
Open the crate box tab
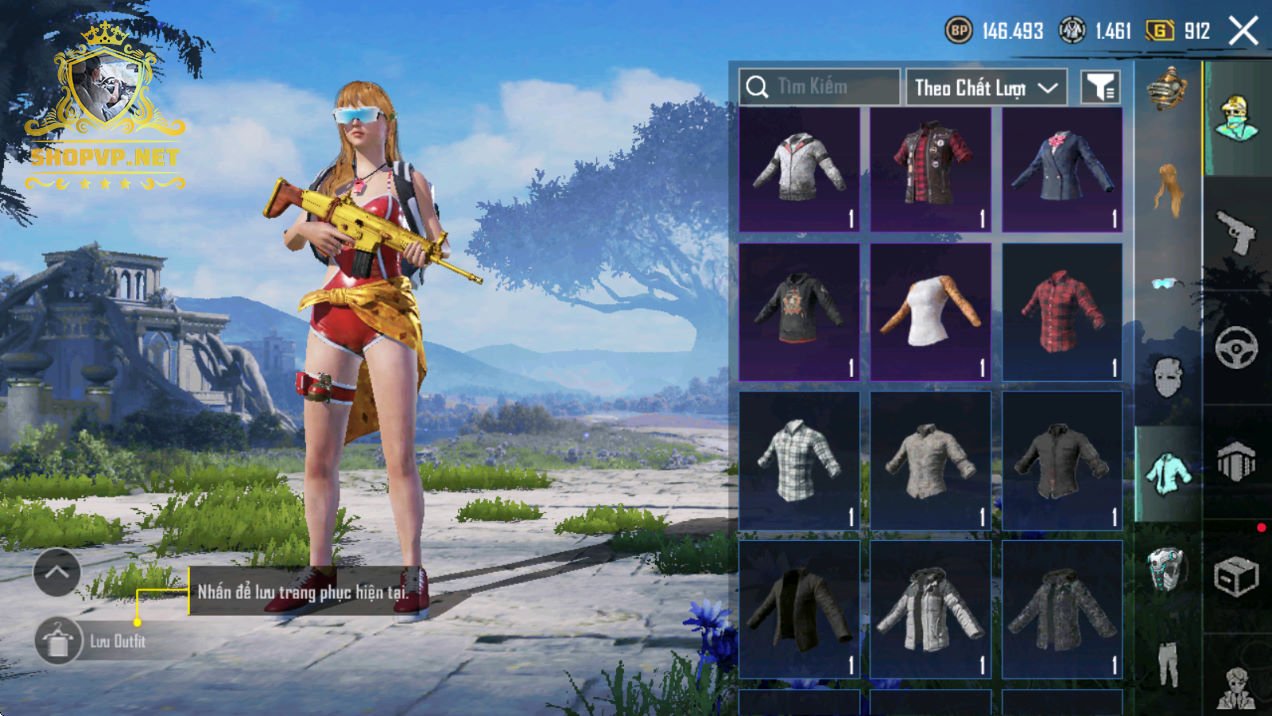(x=1237, y=576)
